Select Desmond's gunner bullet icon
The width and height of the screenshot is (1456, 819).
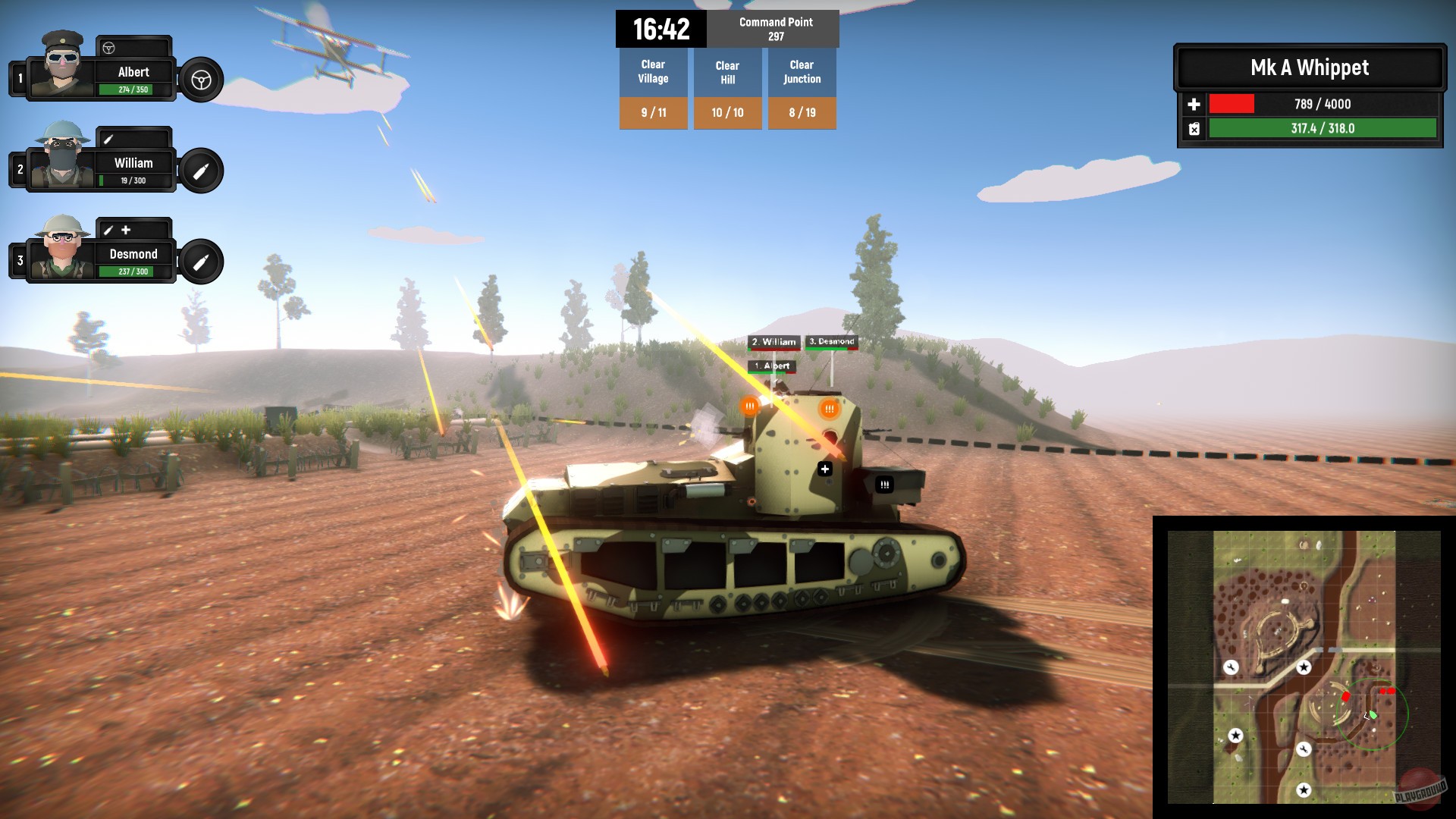(201, 261)
